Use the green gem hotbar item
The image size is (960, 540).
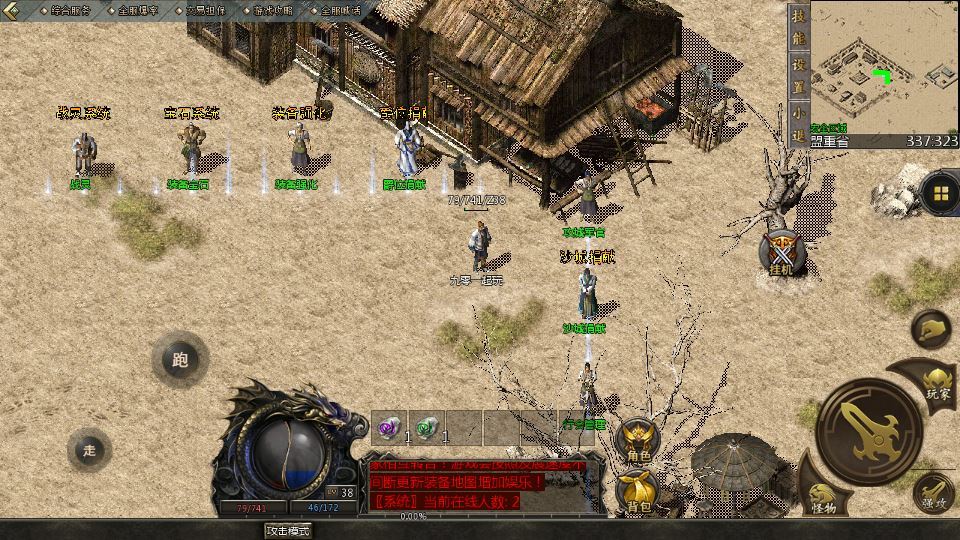point(428,428)
